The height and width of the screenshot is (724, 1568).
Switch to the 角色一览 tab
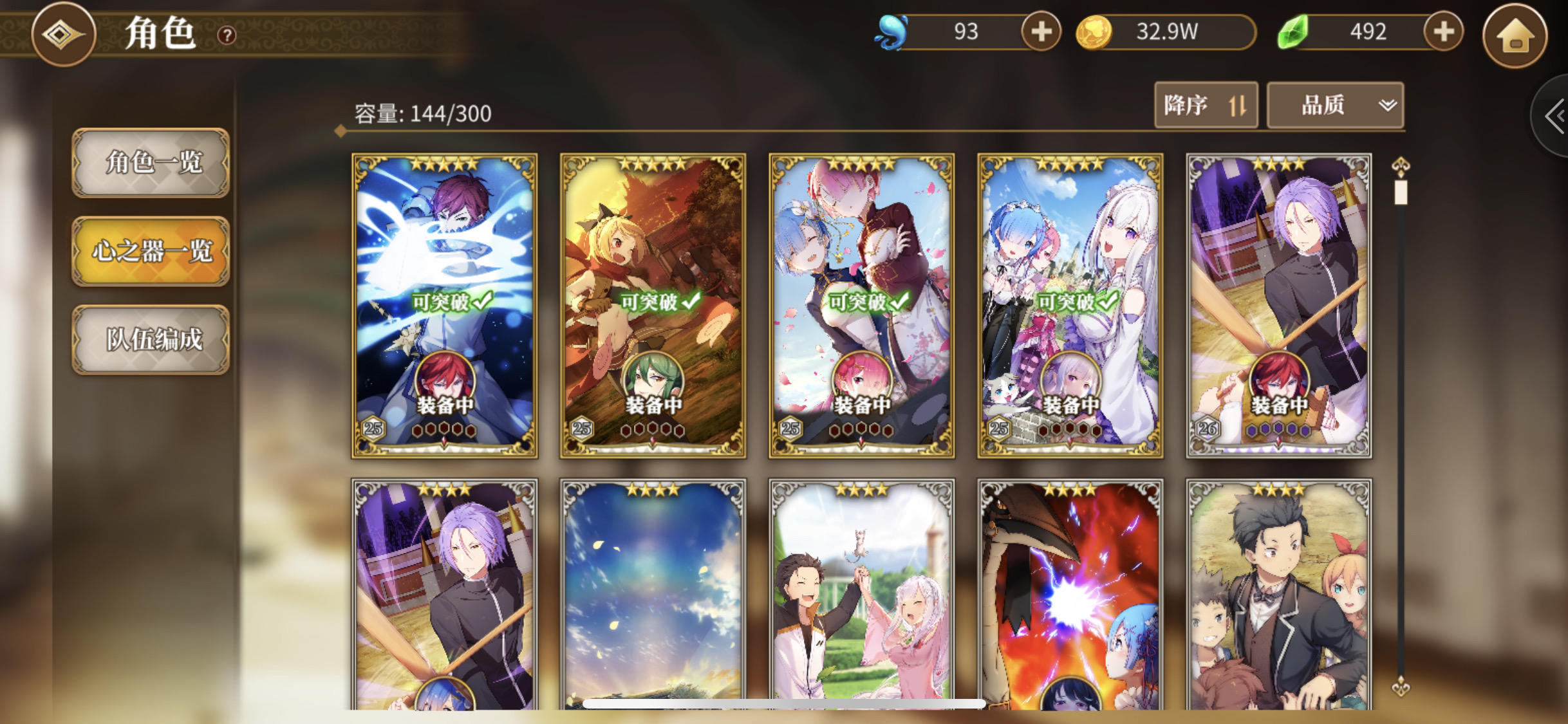pyautogui.click(x=151, y=163)
